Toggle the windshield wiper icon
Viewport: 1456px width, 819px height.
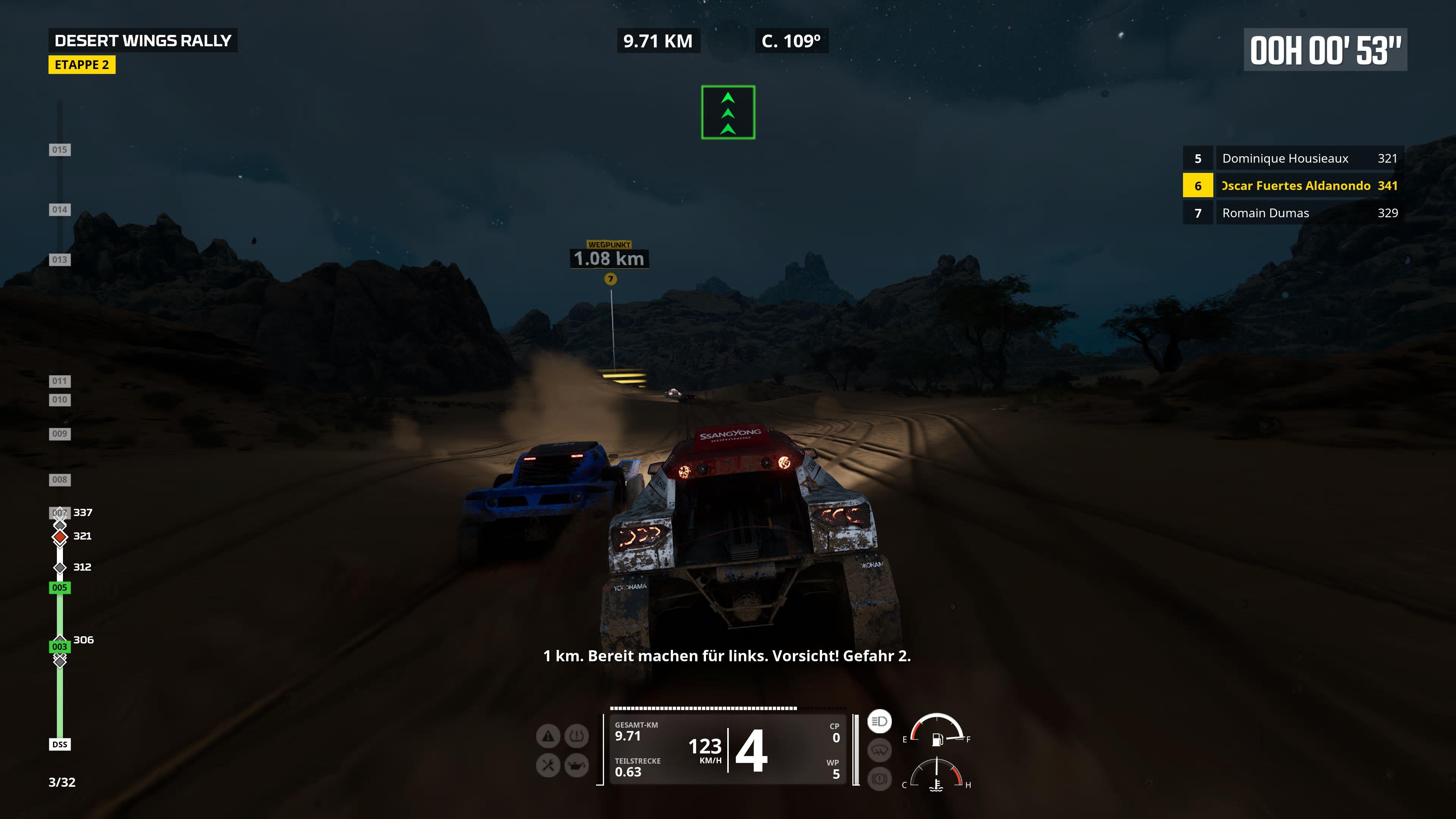(x=879, y=751)
